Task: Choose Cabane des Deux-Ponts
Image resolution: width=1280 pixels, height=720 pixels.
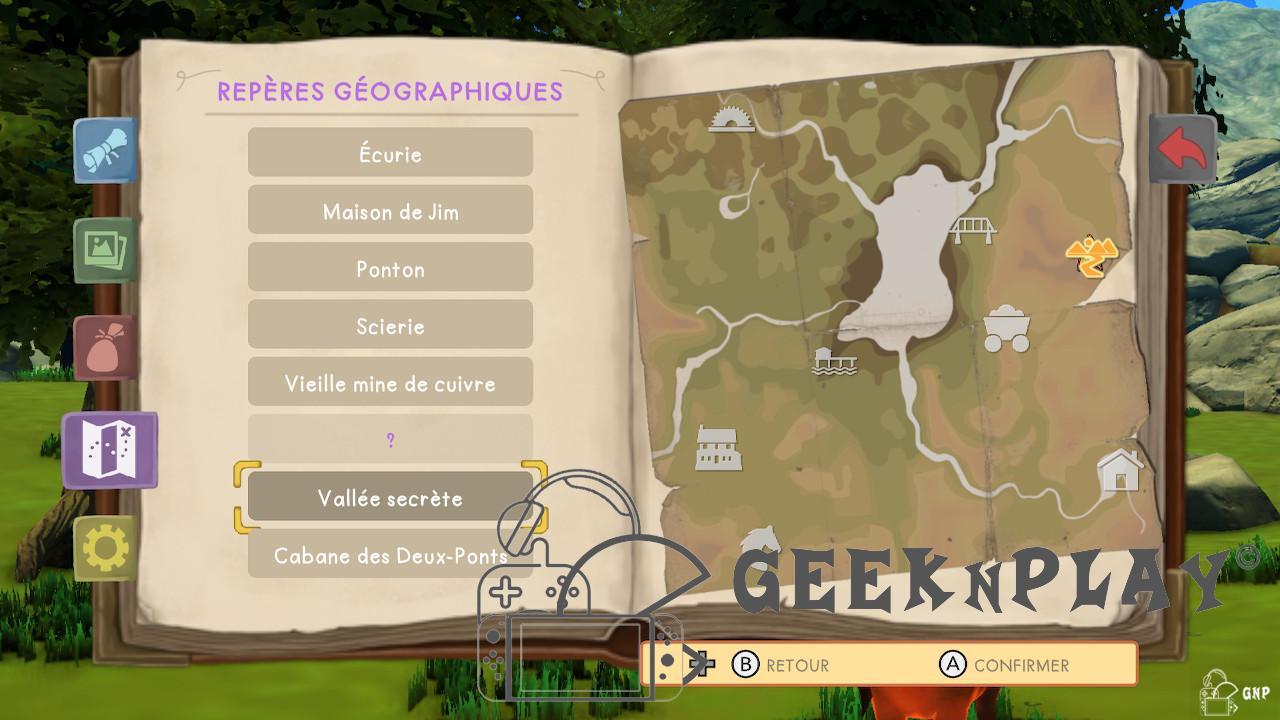Action: (390, 554)
